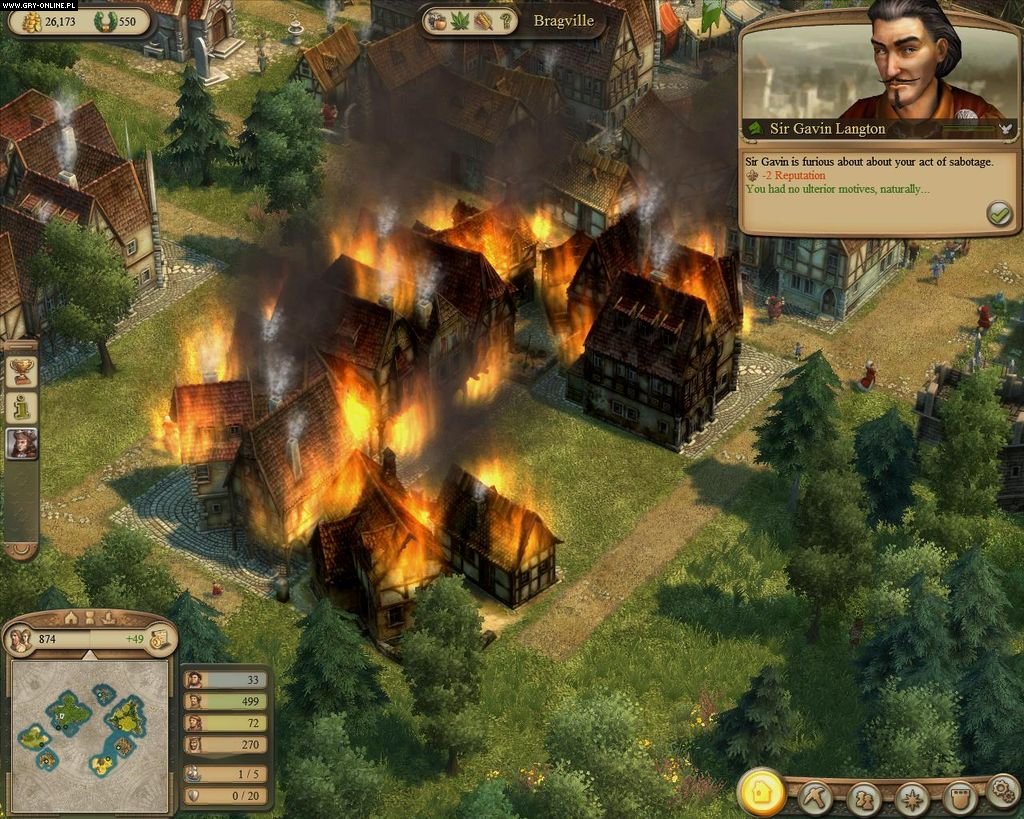Viewport: 1024px width, 819px height.
Task: Open the yellow house construction menu
Action: [761, 792]
